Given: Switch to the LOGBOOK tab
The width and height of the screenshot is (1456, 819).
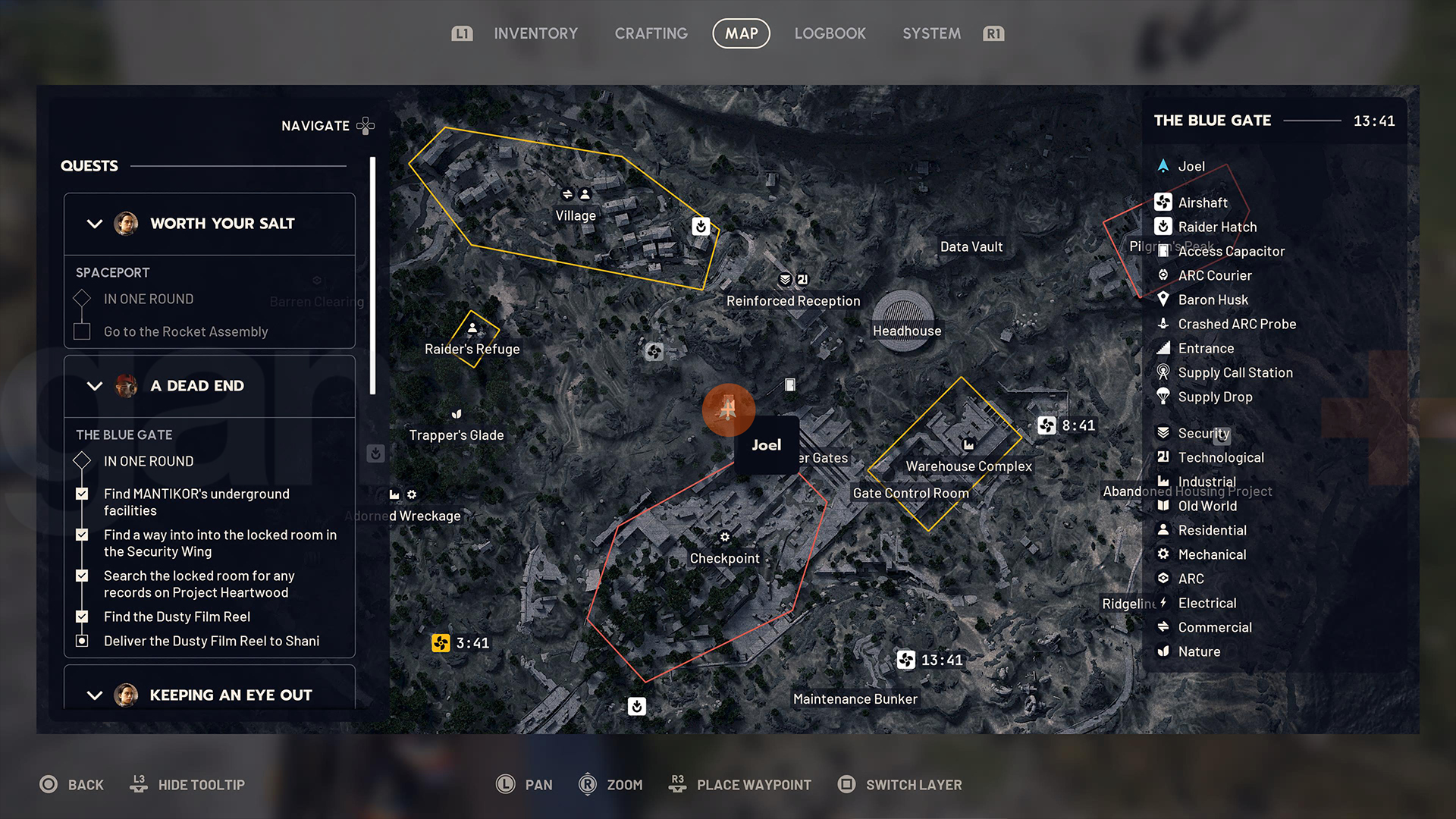Looking at the screenshot, I should (830, 33).
